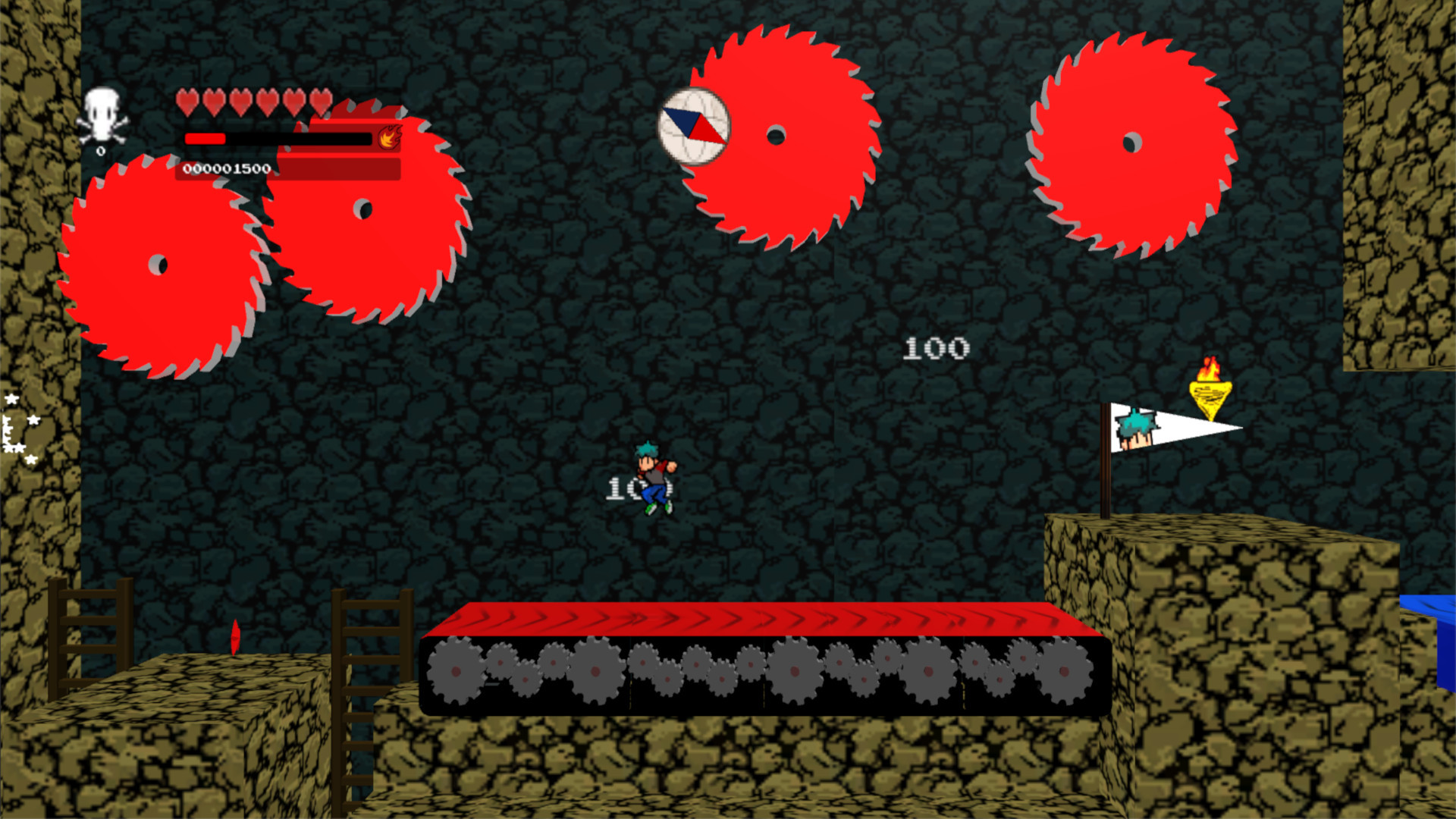Click the first heart in the health row
Screen dimensions: 1456x819
tap(187, 103)
